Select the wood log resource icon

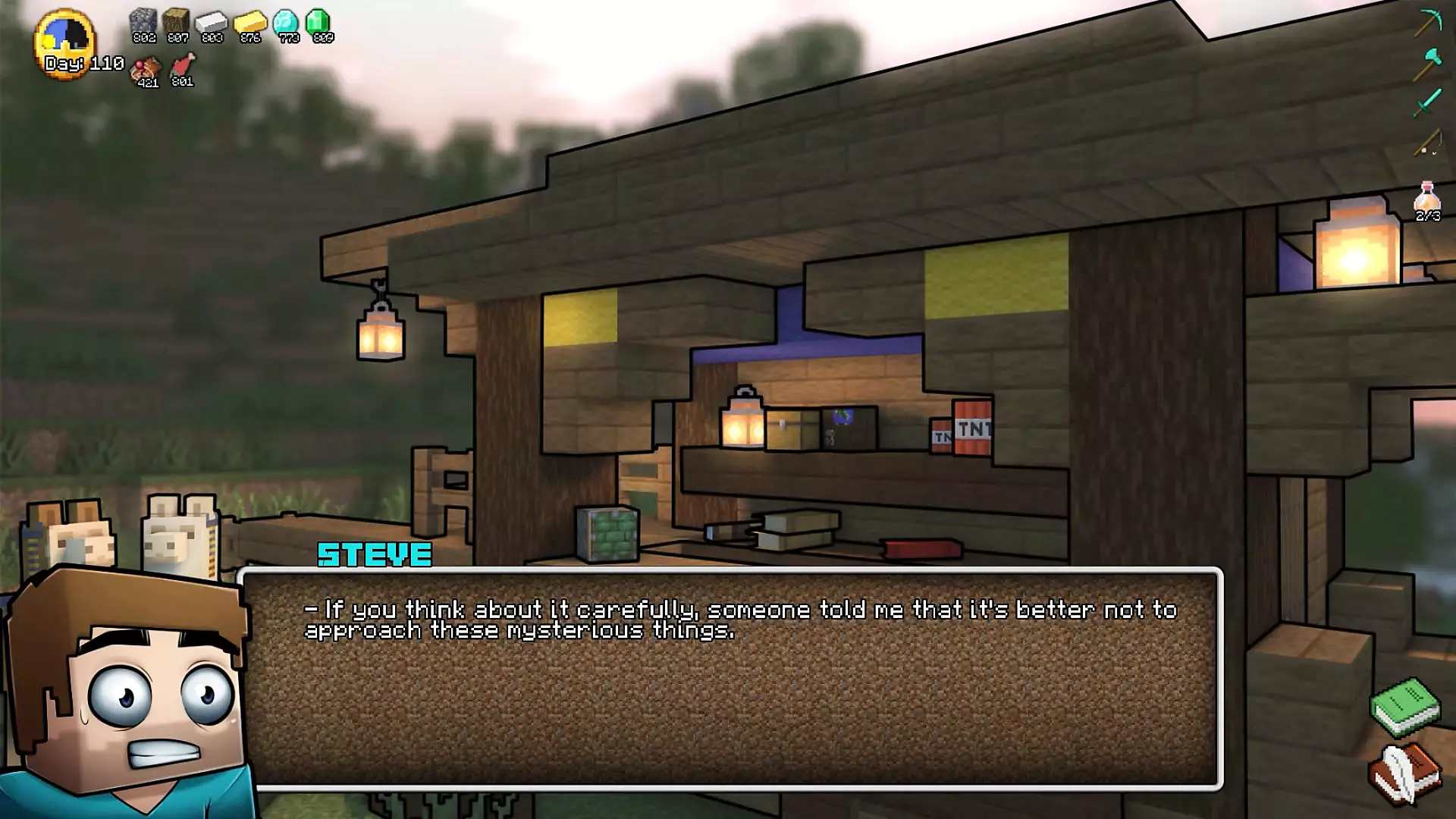[x=177, y=24]
